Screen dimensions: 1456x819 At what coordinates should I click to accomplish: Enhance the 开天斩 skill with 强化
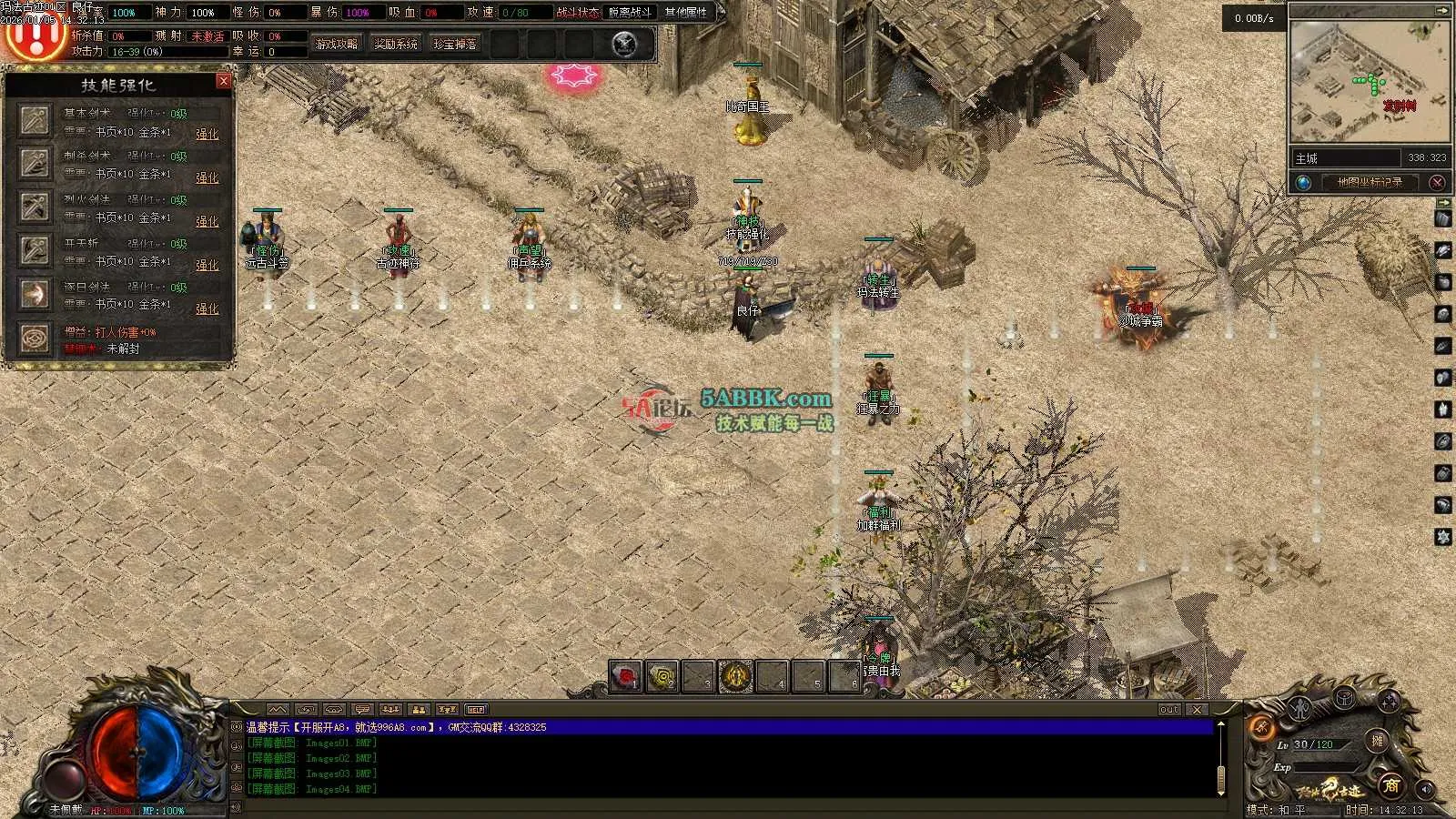(x=207, y=265)
